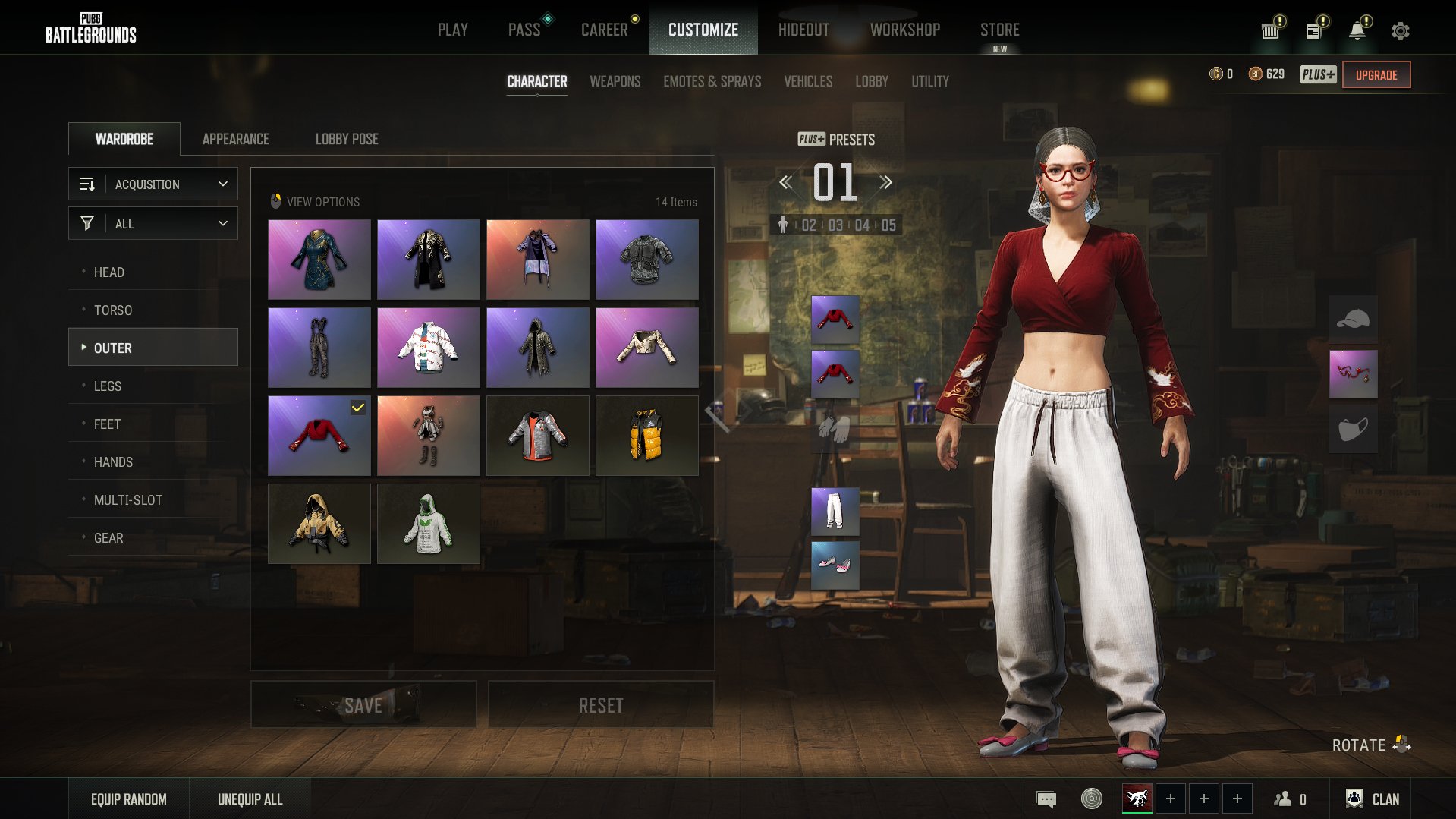The height and width of the screenshot is (819, 1456).
Task: Go to the Store tab
Action: point(999,30)
